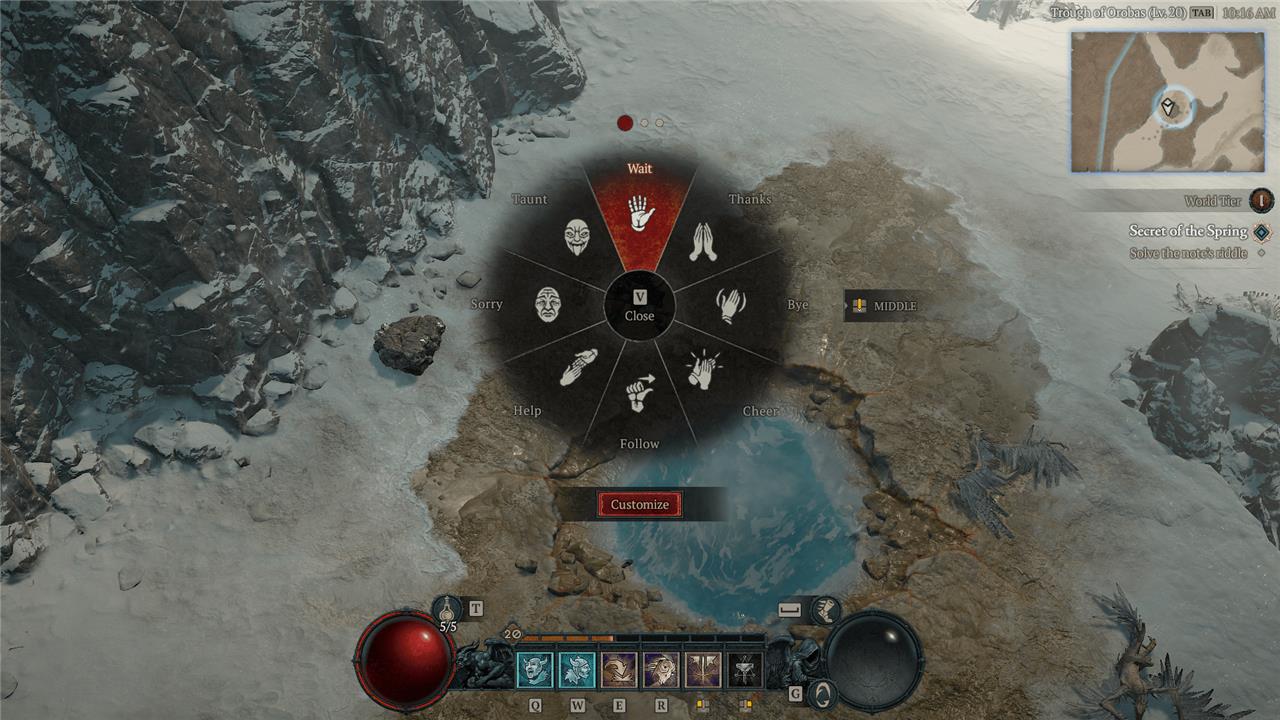
Task: Drink the healing potion flask icon
Action: 447,609
